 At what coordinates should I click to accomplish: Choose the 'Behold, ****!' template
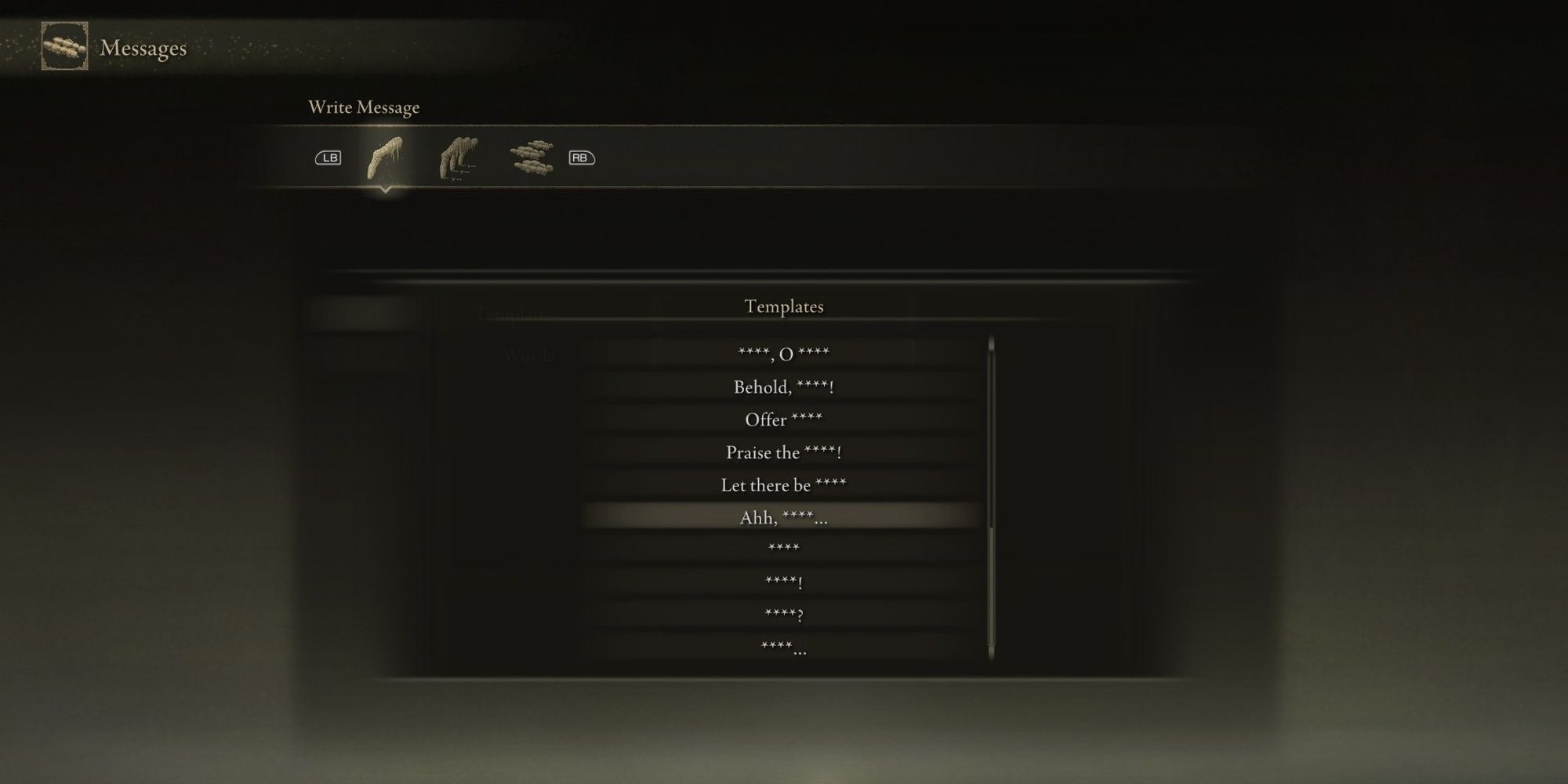point(784,386)
